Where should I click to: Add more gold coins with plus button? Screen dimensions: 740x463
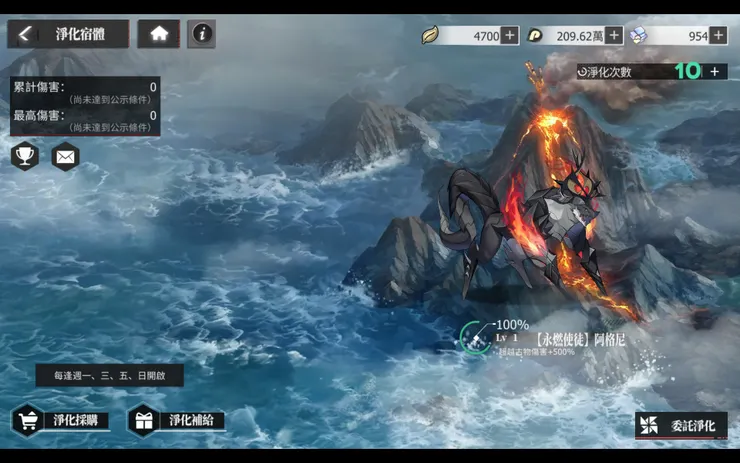click(614, 36)
